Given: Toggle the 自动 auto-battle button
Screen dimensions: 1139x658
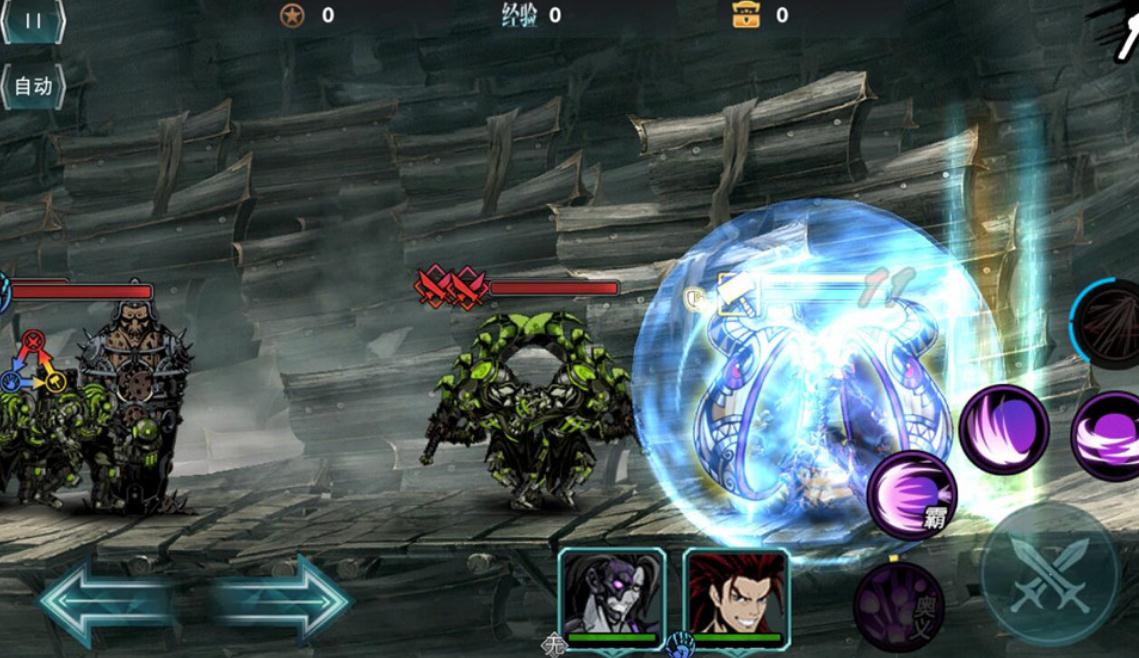Looking at the screenshot, I should (33, 87).
